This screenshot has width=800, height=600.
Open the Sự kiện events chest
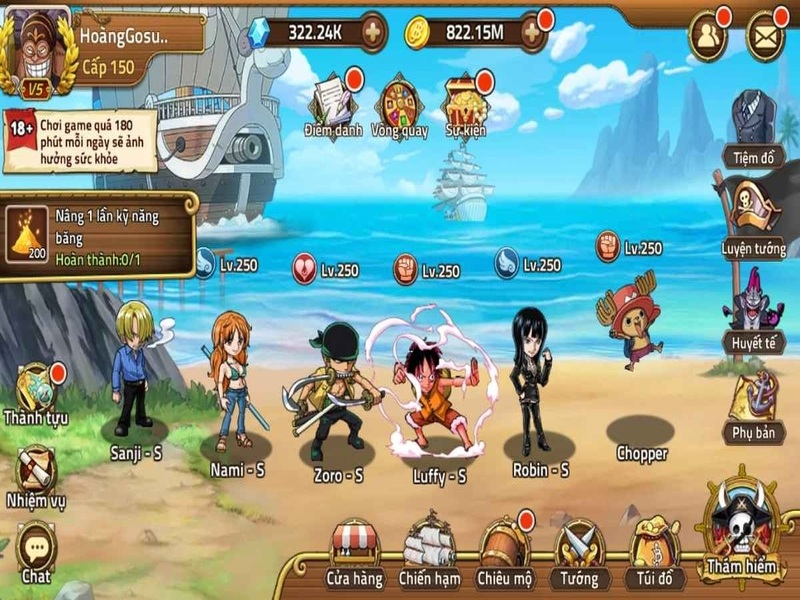(x=468, y=100)
